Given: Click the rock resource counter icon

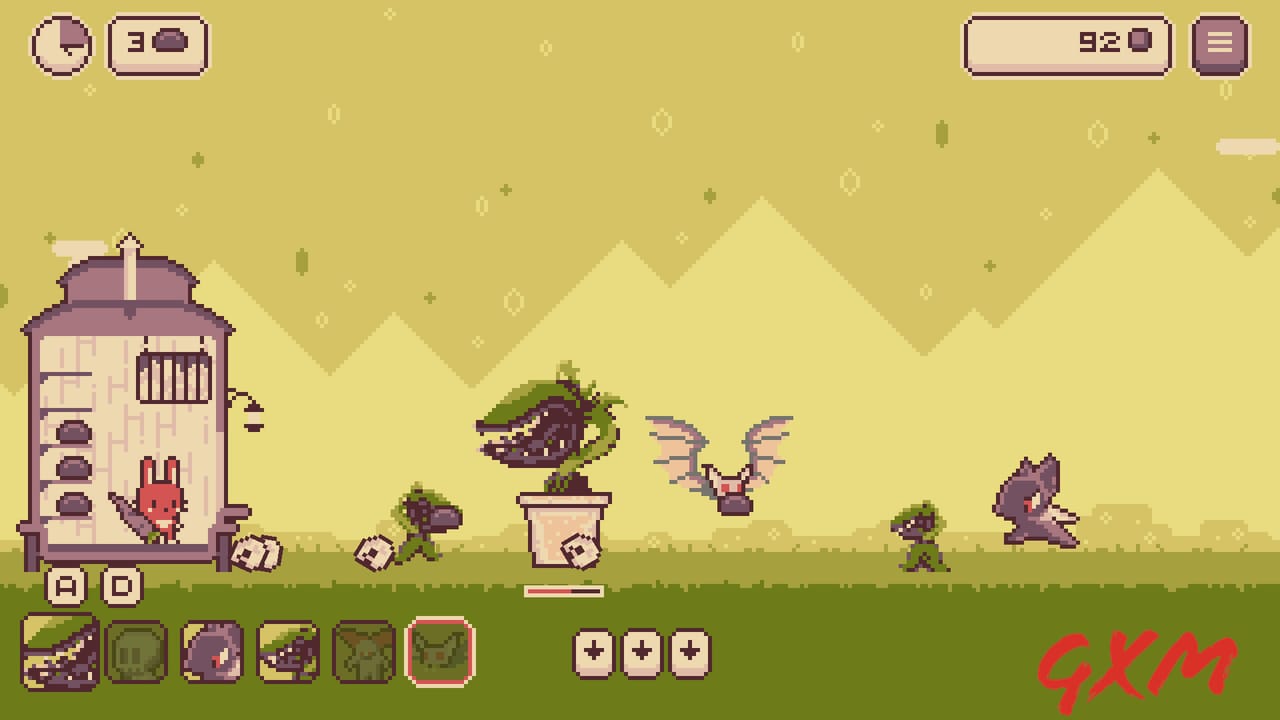Looking at the screenshot, I should (x=170, y=42).
